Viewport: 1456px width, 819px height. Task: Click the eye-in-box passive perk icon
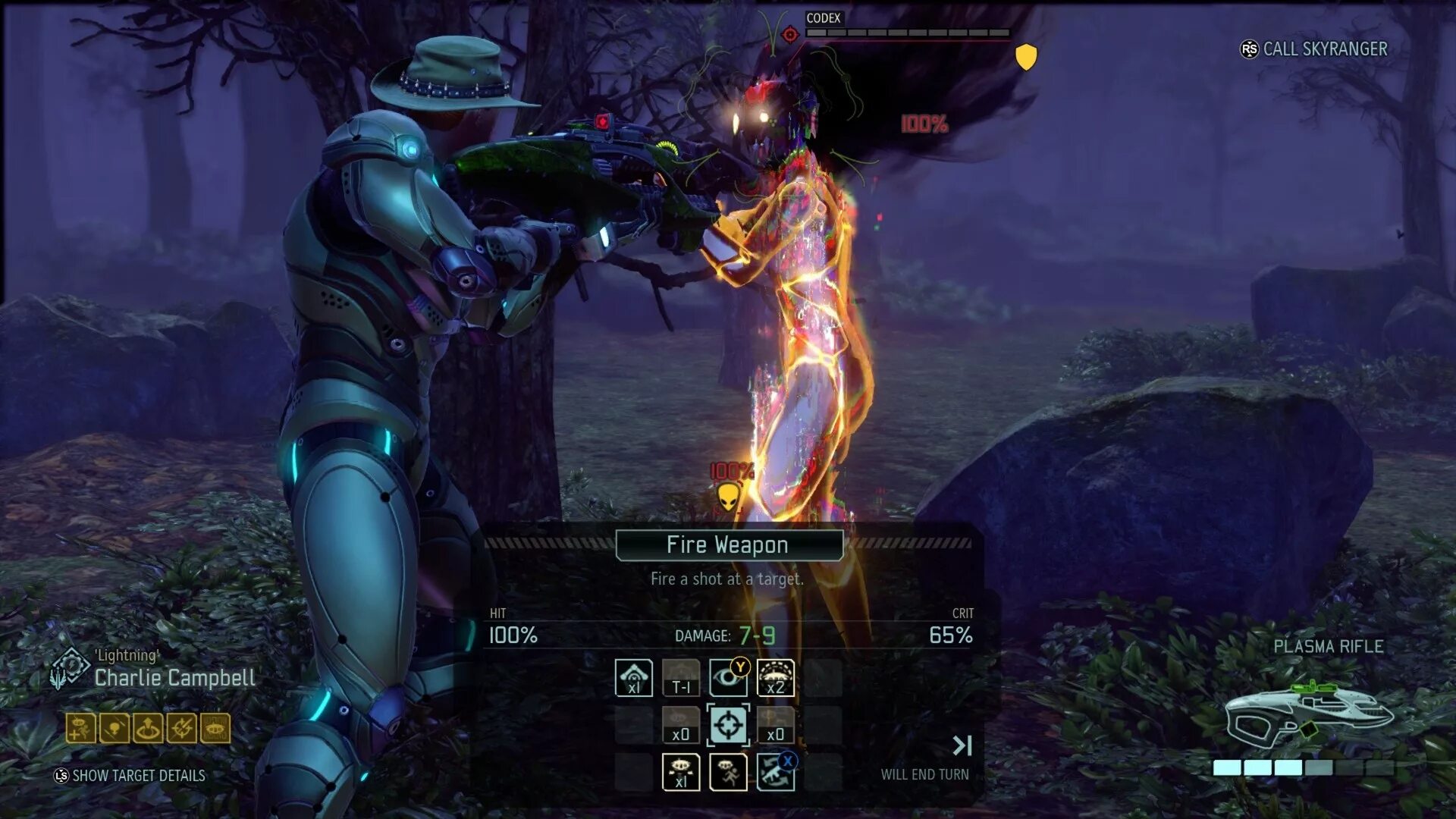coord(215,728)
